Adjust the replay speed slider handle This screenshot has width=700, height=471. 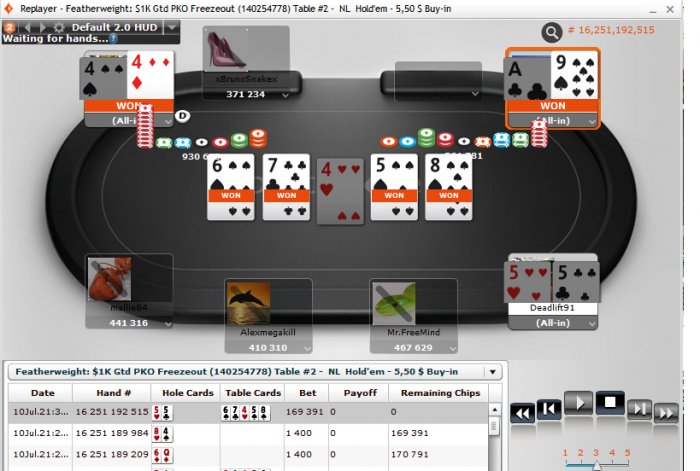(597, 465)
